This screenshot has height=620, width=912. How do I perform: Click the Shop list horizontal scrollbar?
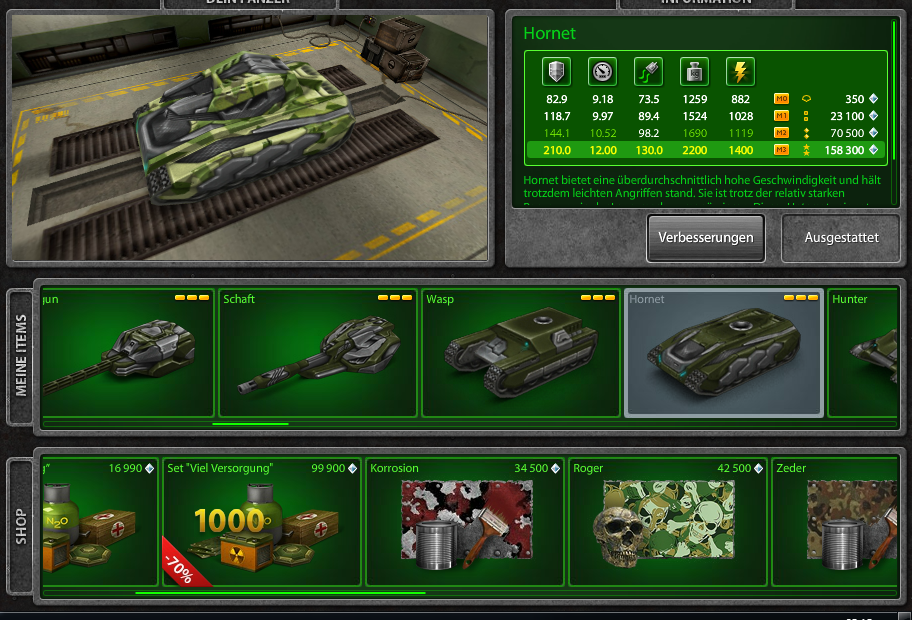point(280,593)
